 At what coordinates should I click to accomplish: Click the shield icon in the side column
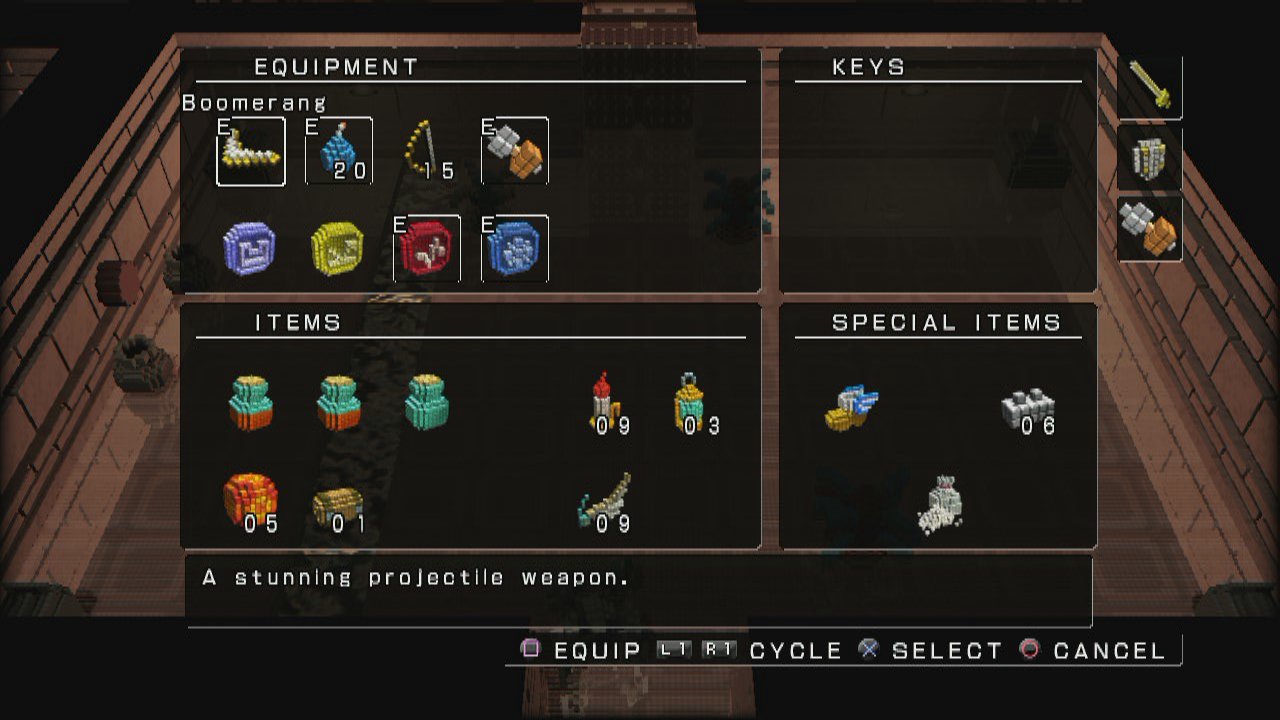1149,158
